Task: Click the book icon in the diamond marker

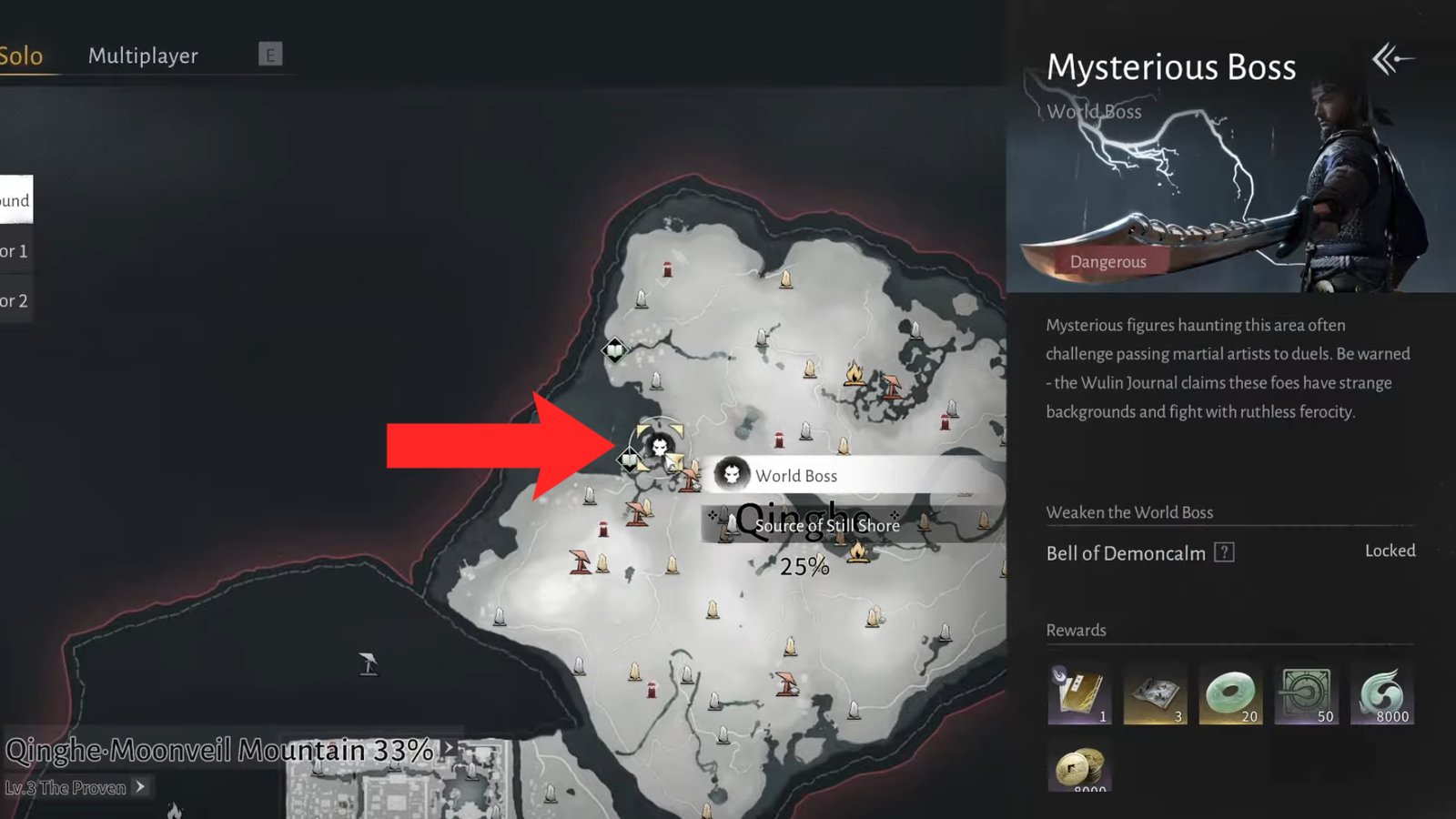Action: [629, 460]
